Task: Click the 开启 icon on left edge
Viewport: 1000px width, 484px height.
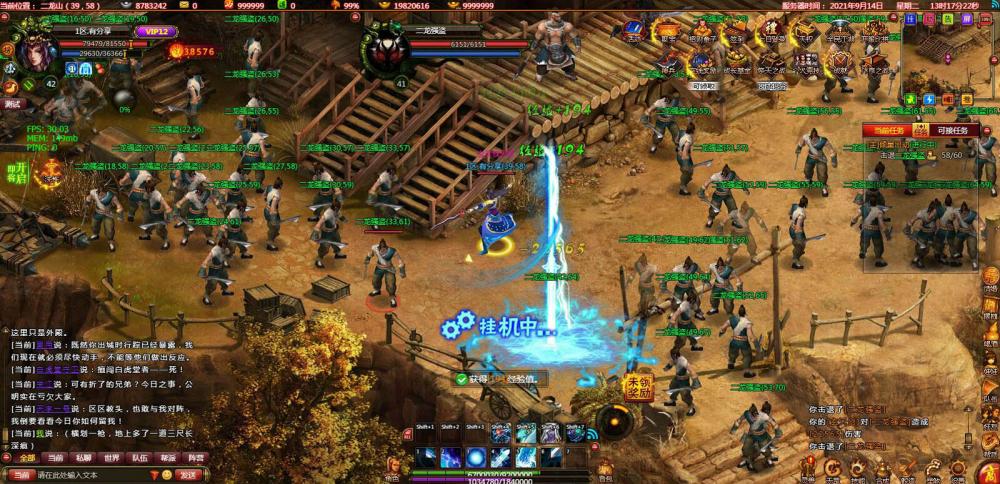Action: coord(16,172)
